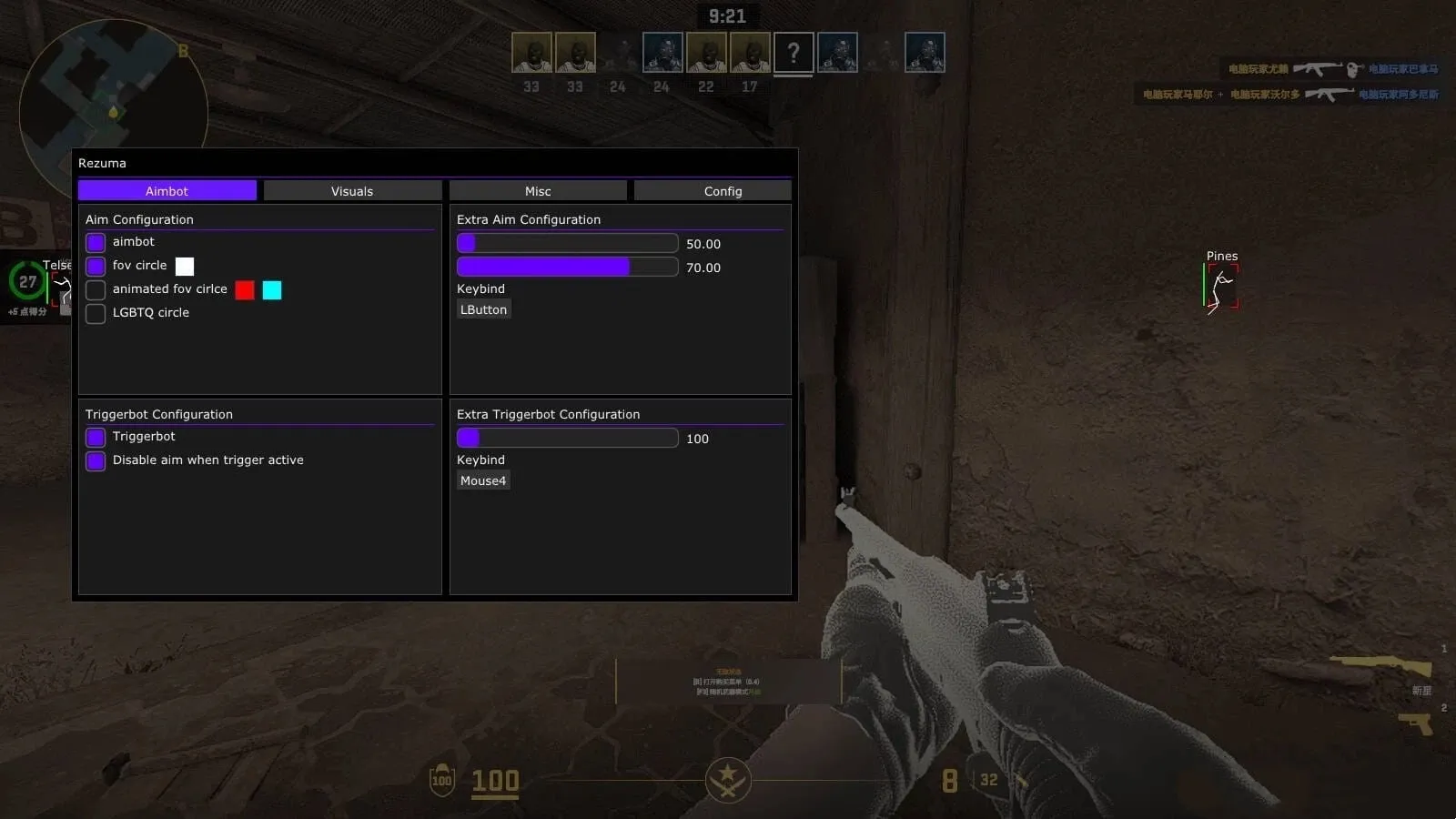Screen dimensions: 1456x819
Task: Change the LButton aim keybind
Action: tap(483, 310)
